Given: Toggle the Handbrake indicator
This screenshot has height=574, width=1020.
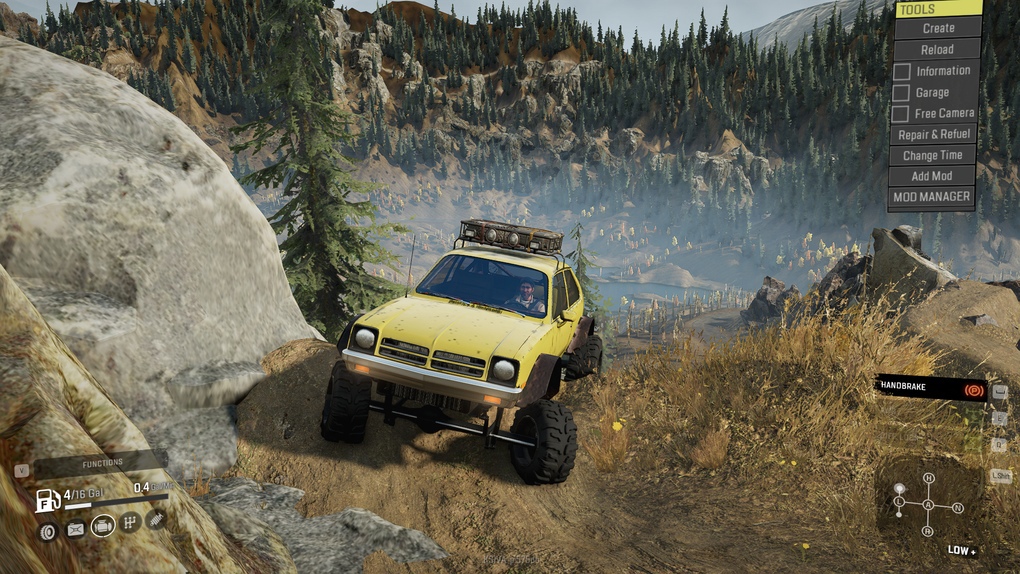Looking at the screenshot, I should [931, 388].
